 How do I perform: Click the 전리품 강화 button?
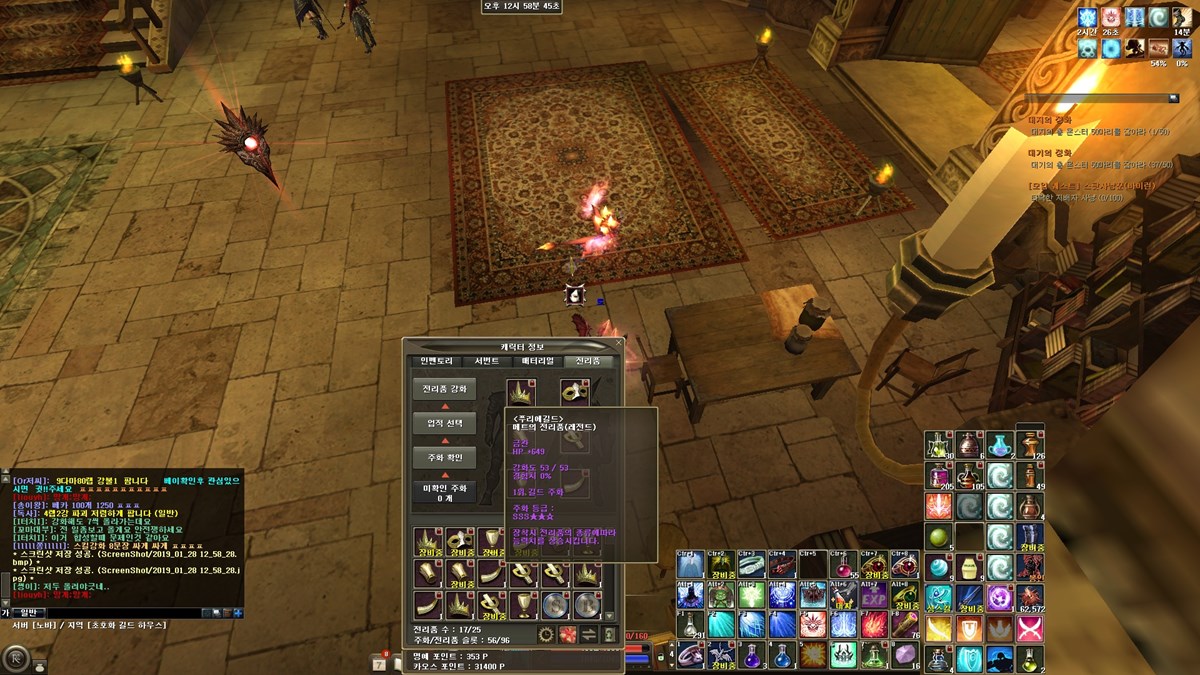pyautogui.click(x=444, y=388)
